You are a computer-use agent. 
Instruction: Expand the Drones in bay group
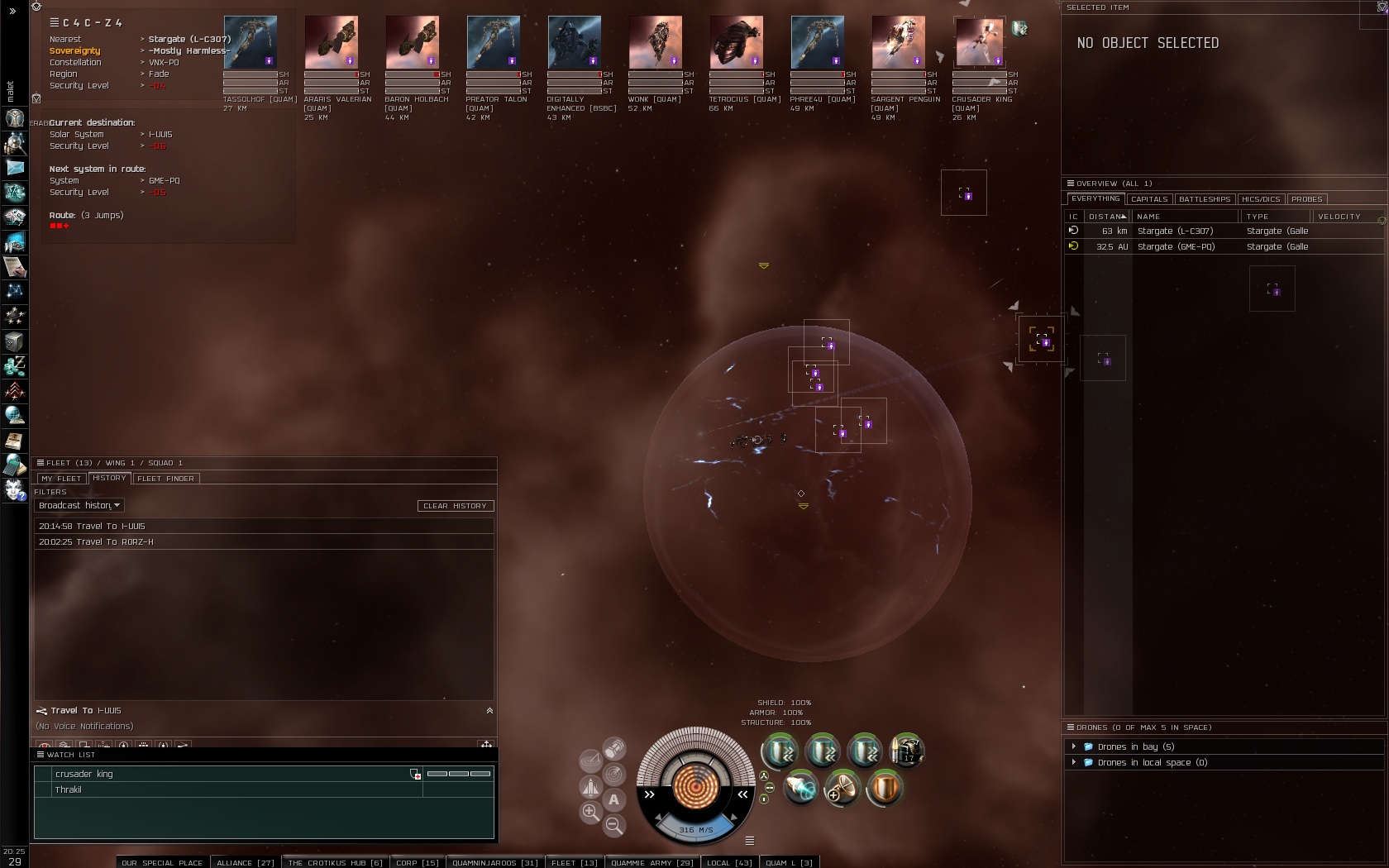coord(1074,746)
